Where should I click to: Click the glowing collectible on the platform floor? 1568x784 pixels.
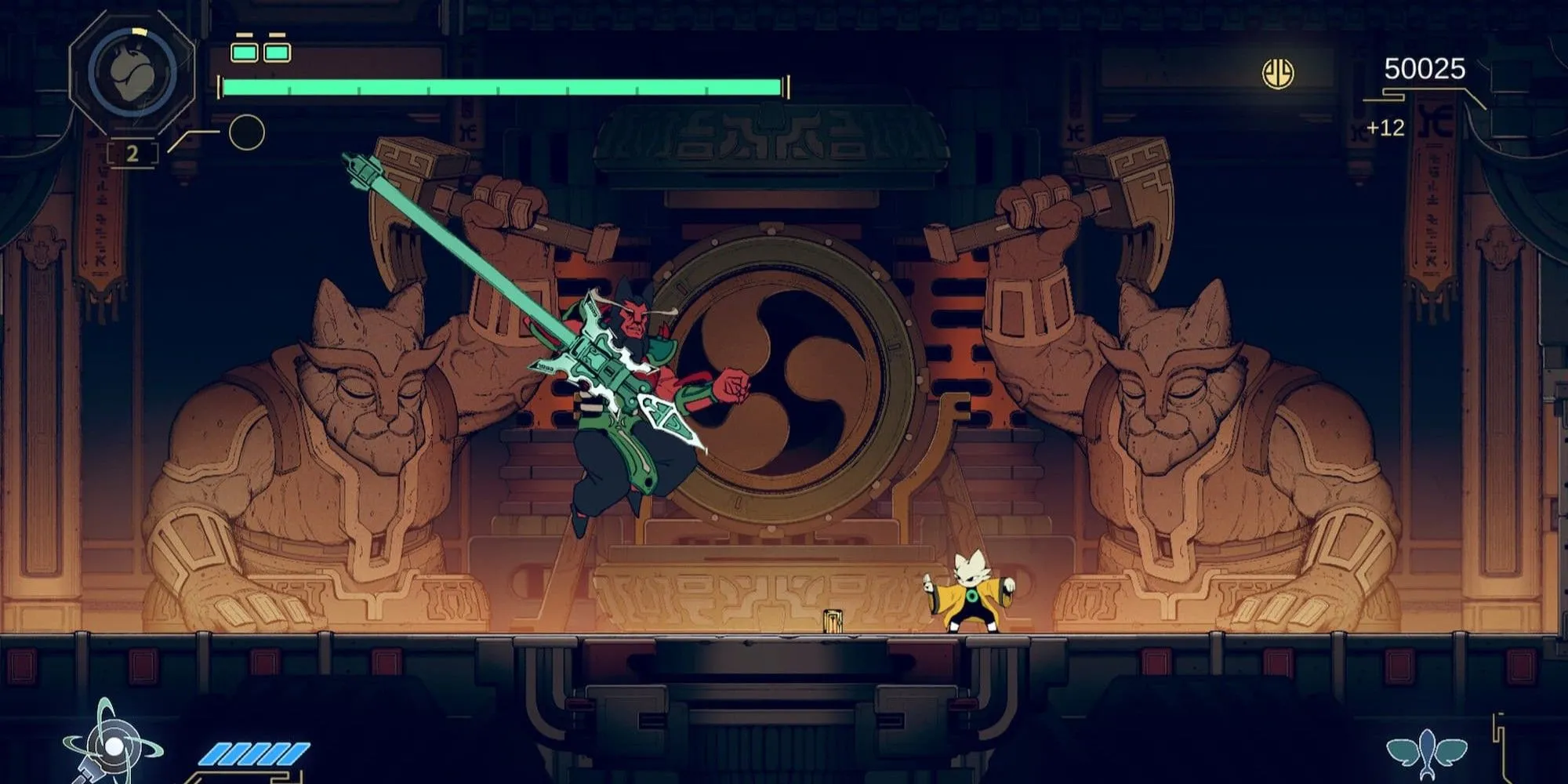(x=834, y=622)
